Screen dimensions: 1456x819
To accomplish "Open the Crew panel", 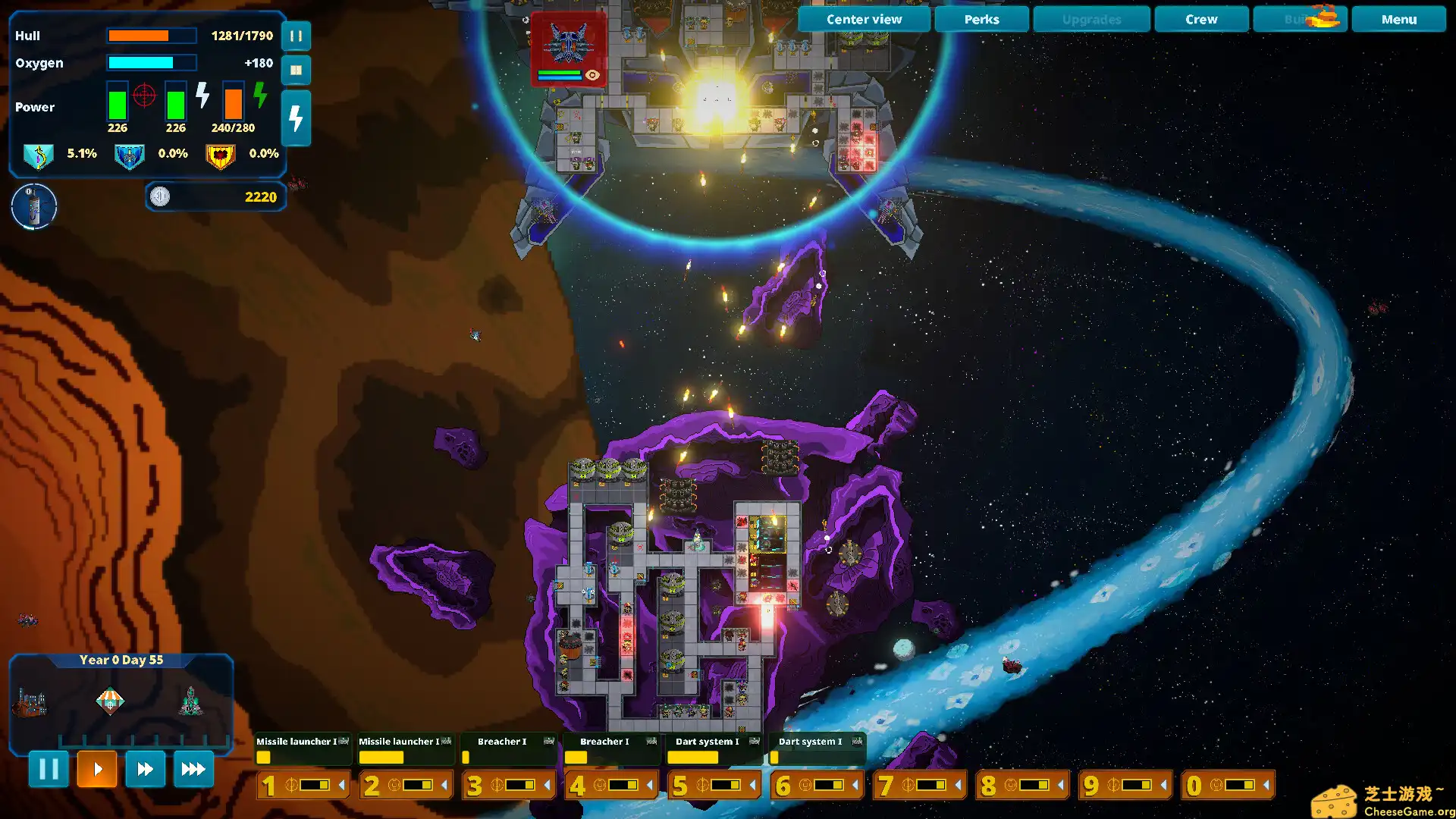I will [1200, 19].
